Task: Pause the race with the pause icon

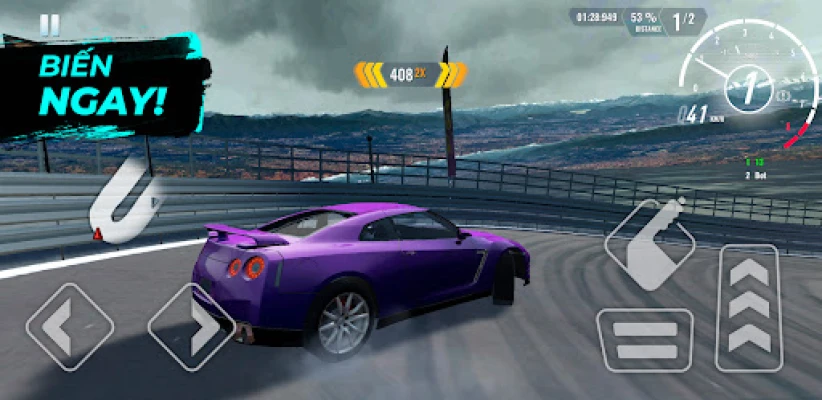Action: (49, 24)
